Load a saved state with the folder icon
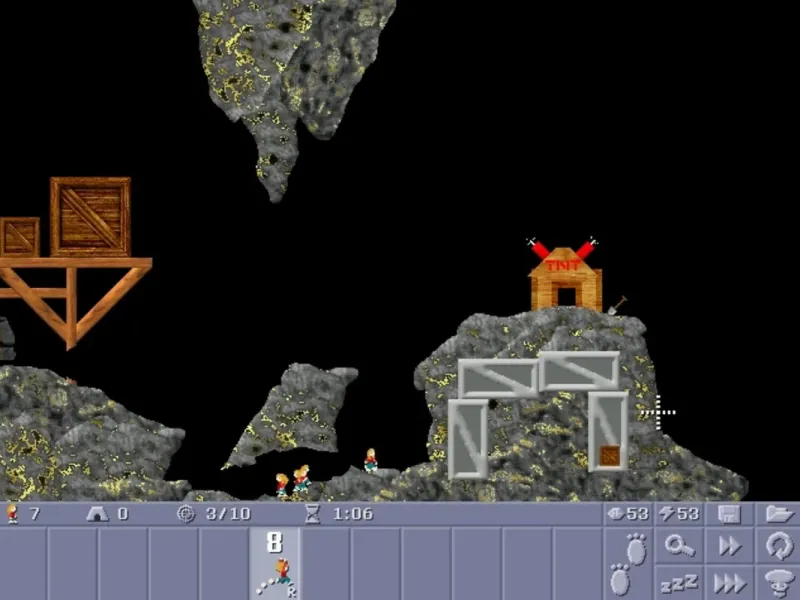Viewport: 800px width, 600px height. pos(777,513)
